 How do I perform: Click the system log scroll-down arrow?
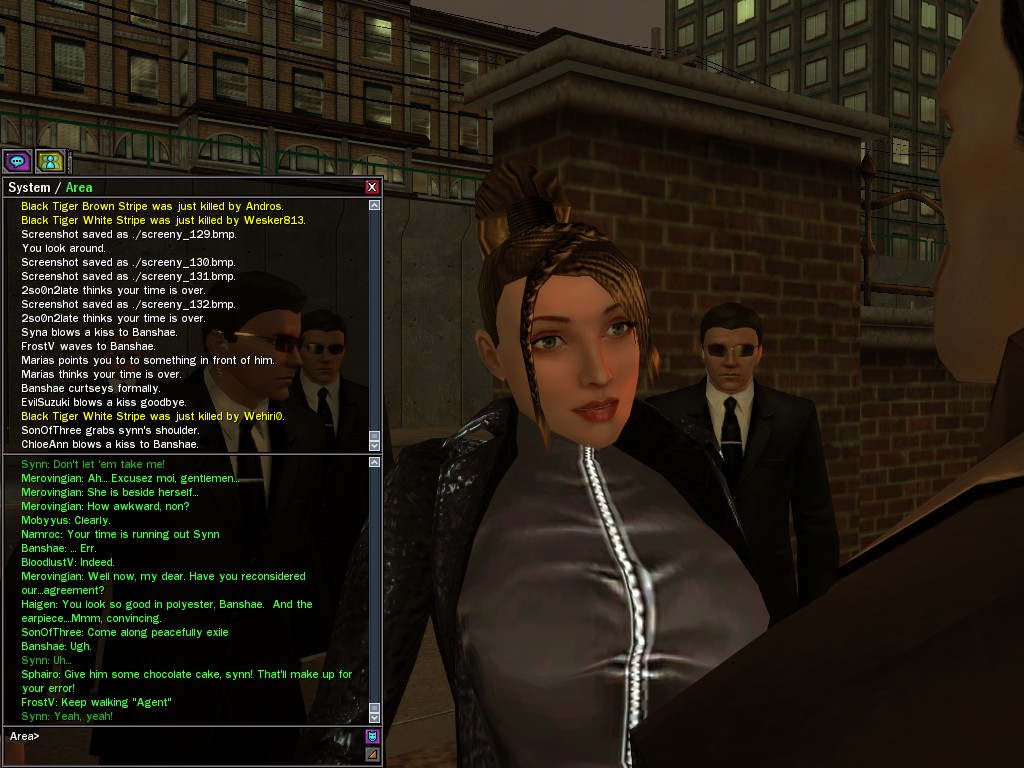pyautogui.click(x=375, y=444)
